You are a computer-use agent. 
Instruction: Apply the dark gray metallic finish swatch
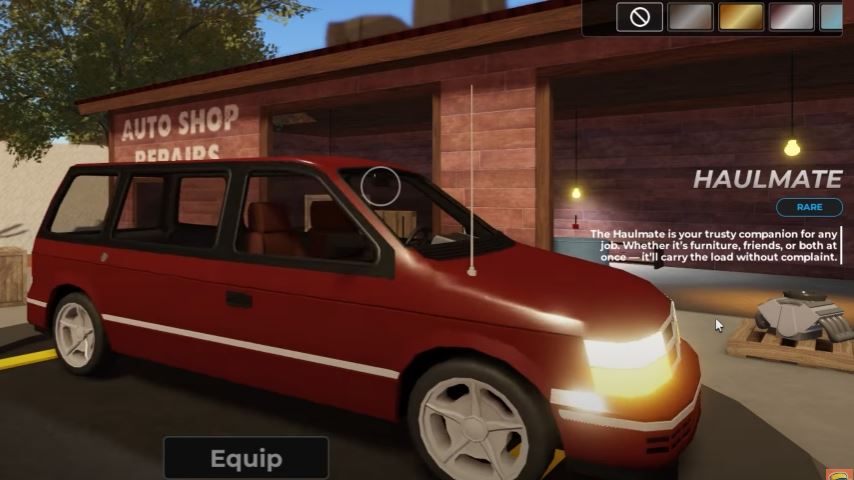pyautogui.click(x=690, y=17)
